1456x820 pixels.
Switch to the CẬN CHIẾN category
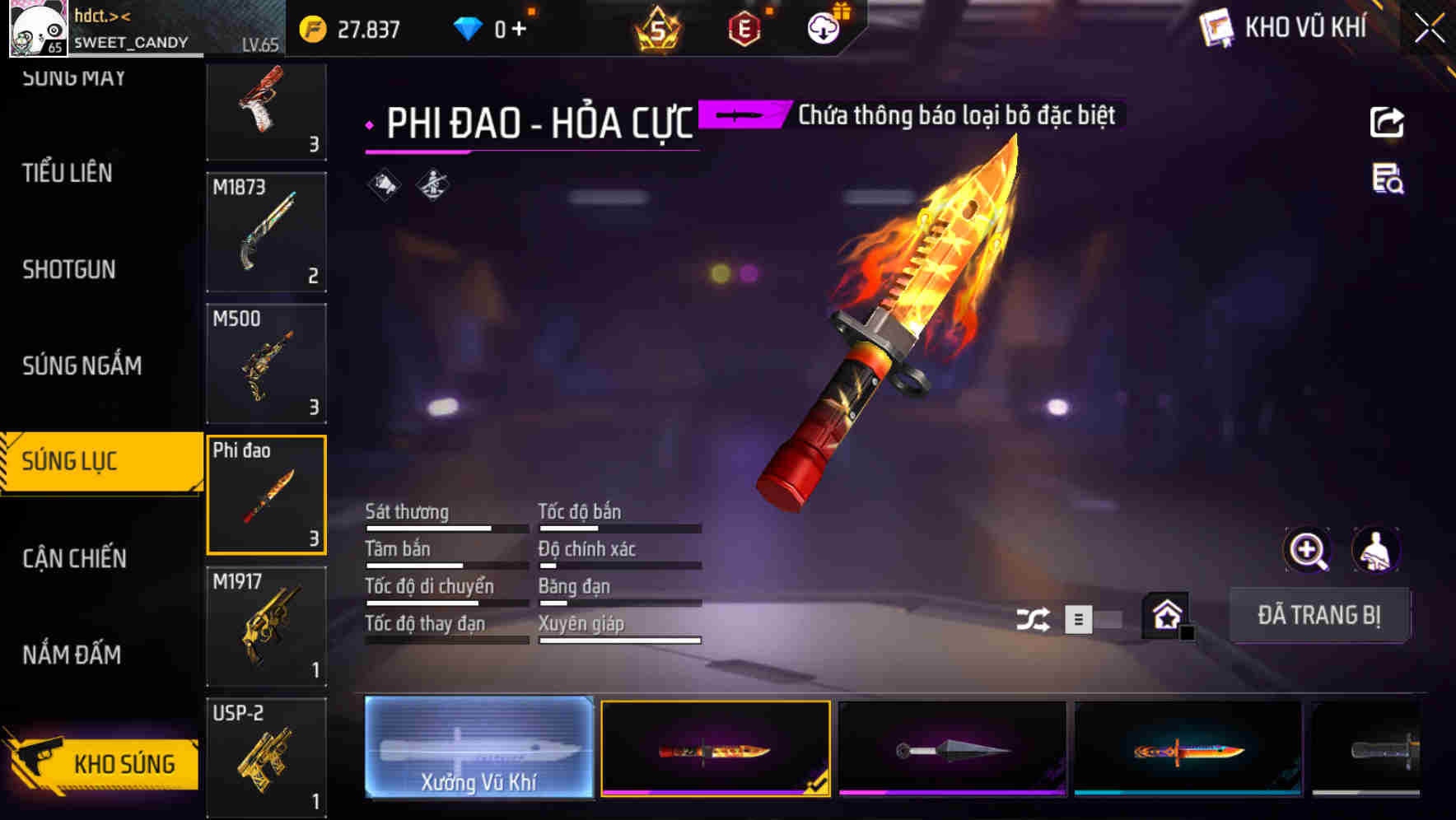[x=74, y=558]
